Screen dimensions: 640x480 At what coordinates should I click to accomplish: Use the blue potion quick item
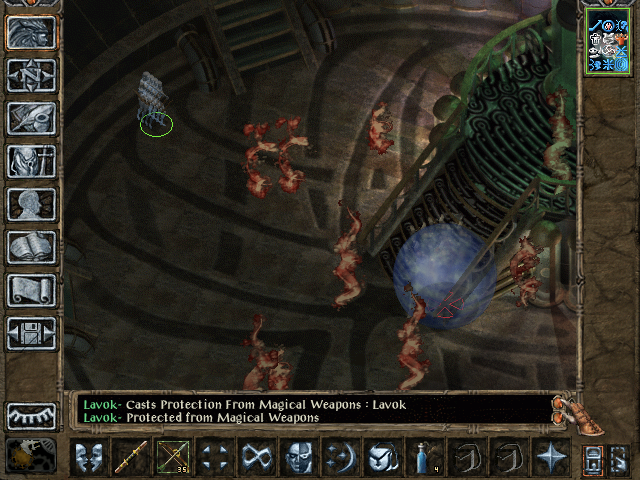425,457
